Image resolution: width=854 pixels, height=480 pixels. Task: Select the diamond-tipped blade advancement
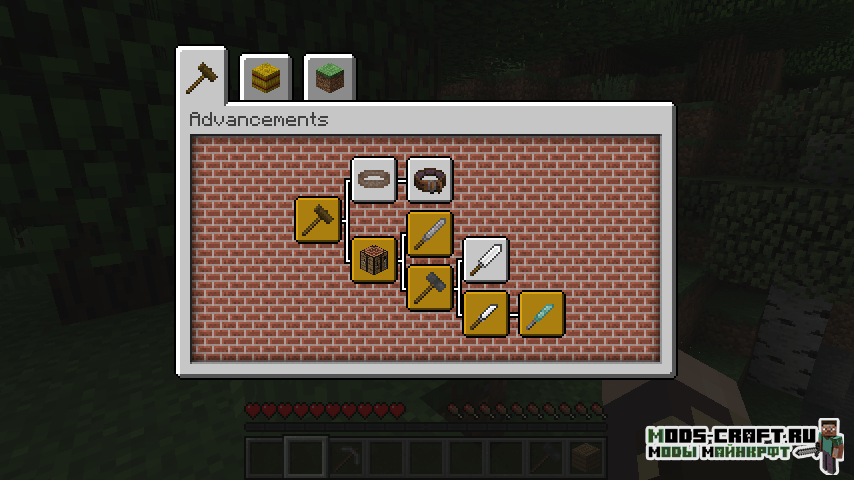pos(542,313)
